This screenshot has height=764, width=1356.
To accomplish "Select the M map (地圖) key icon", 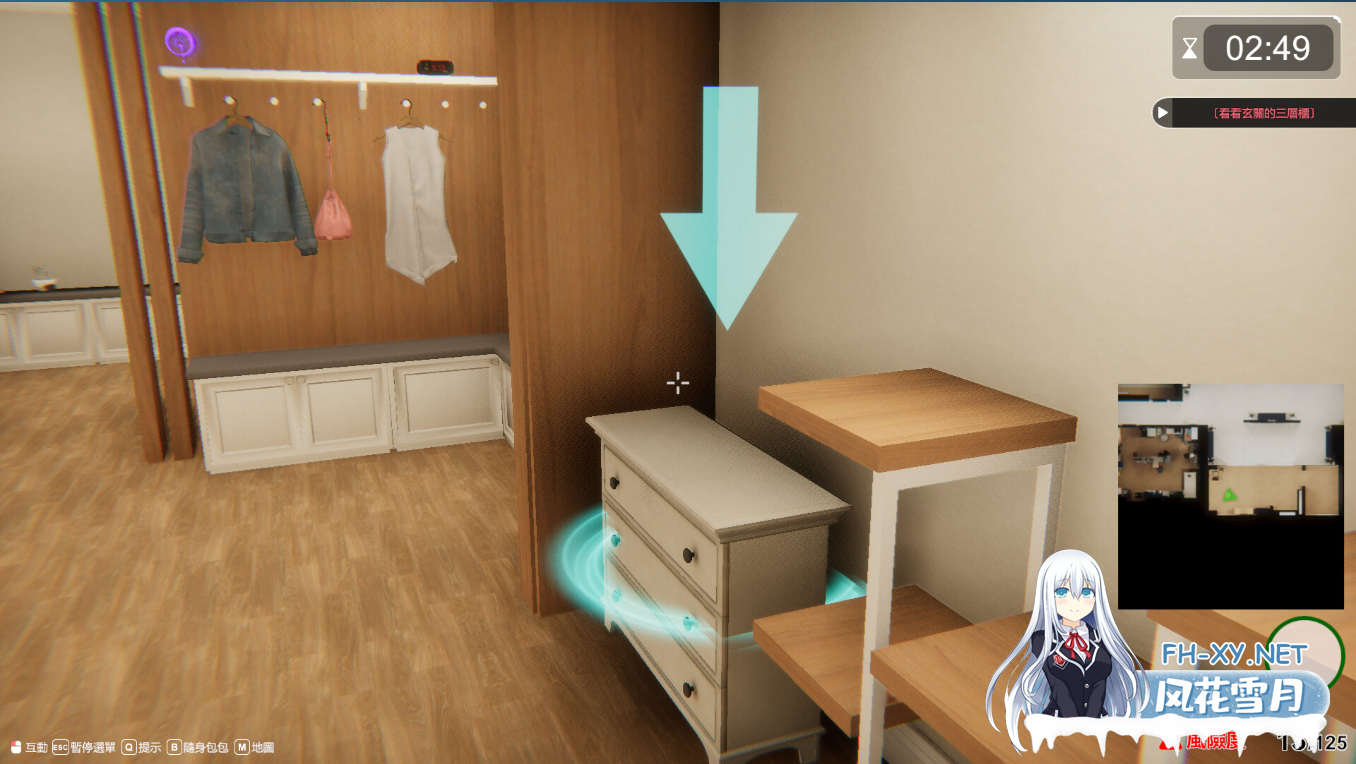I will click(240, 745).
